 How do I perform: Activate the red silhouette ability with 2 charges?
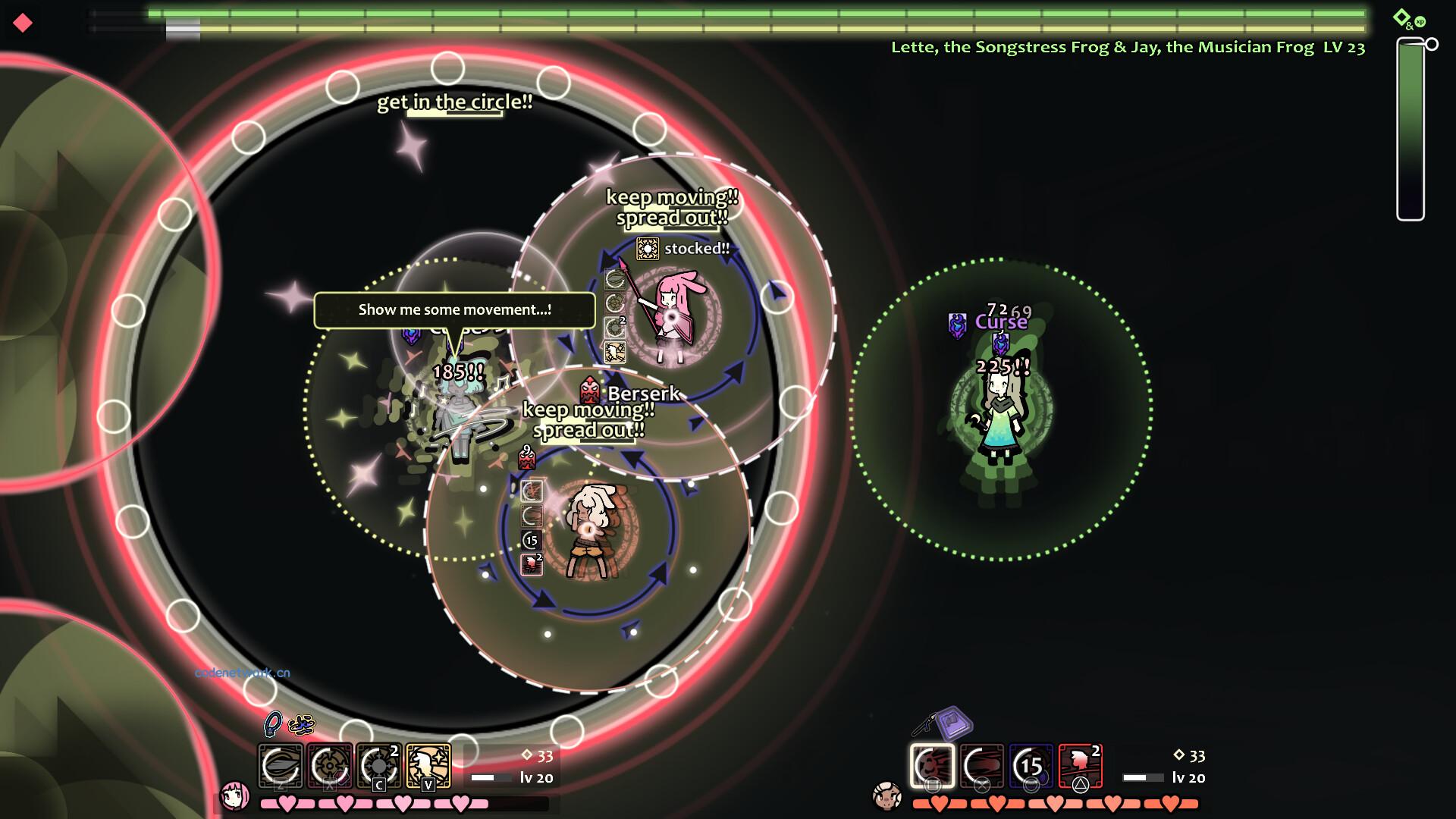coord(1081,765)
